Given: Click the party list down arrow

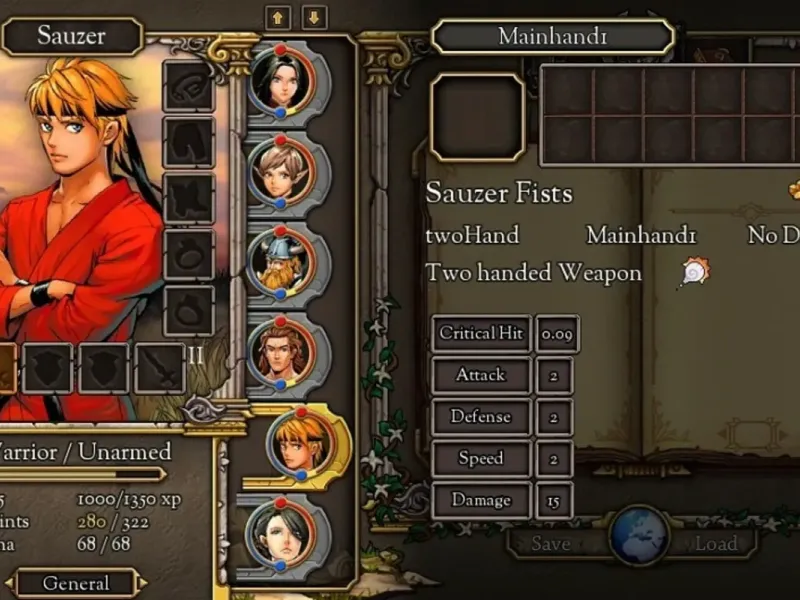Looking at the screenshot, I should [x=315, y=18].
